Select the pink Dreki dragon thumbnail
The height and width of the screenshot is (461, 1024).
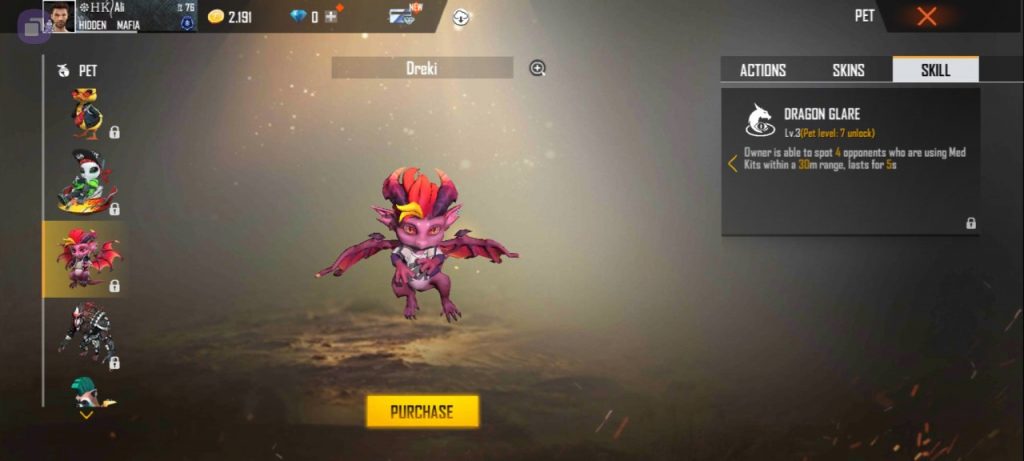click(x=87, y=259)
